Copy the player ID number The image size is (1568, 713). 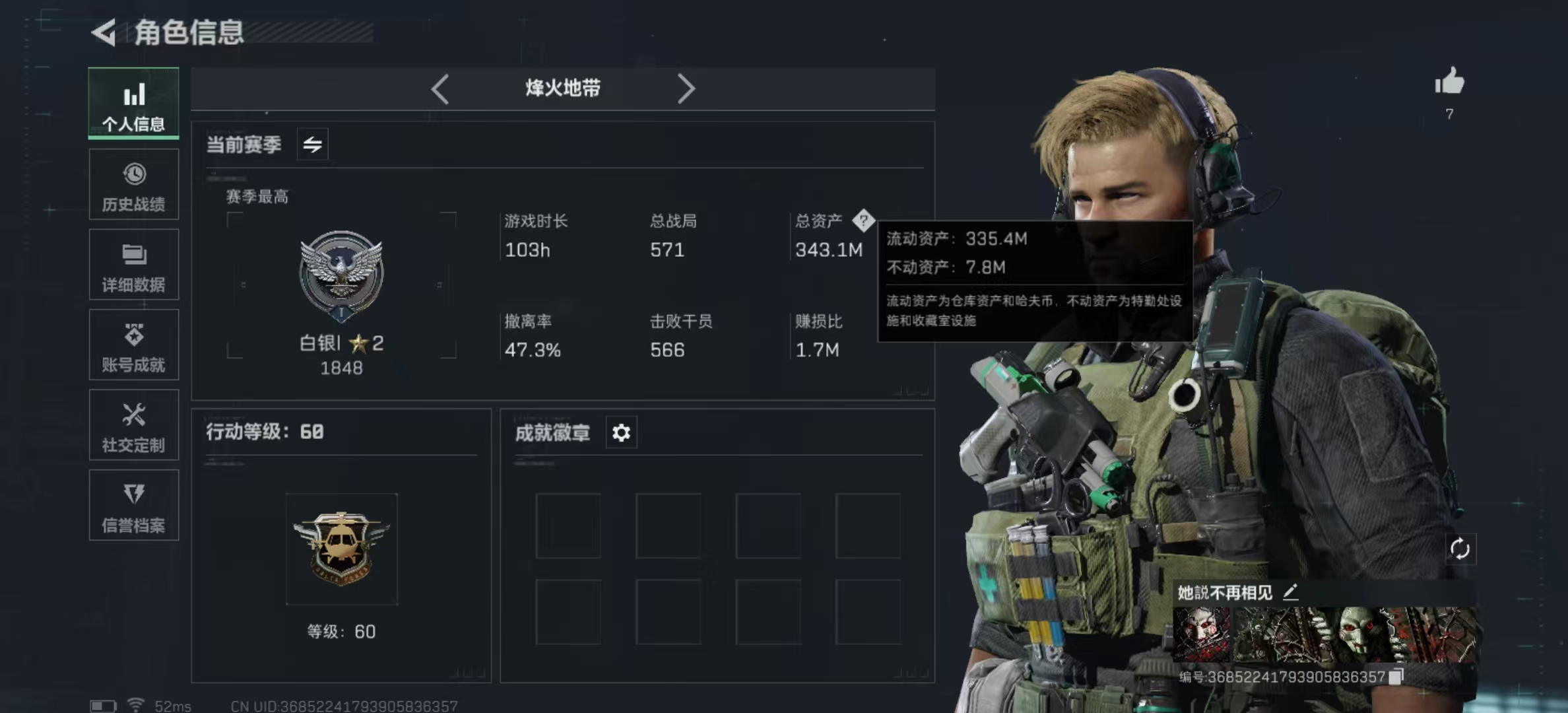[x=1395, y=677]
